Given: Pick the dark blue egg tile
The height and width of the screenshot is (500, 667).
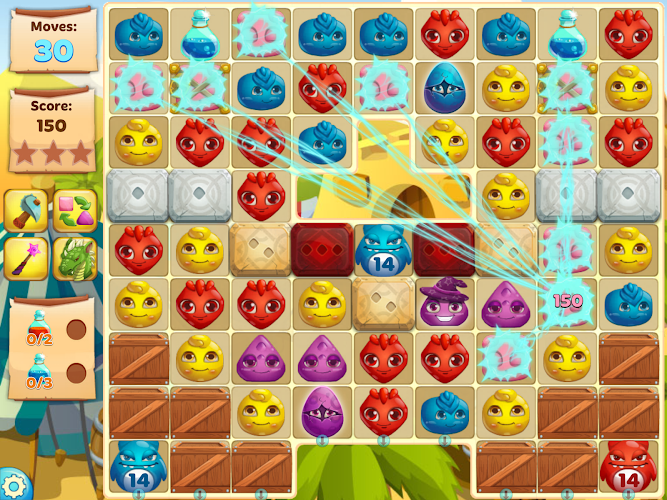Looking at the screenshot, I should point(444,87).
